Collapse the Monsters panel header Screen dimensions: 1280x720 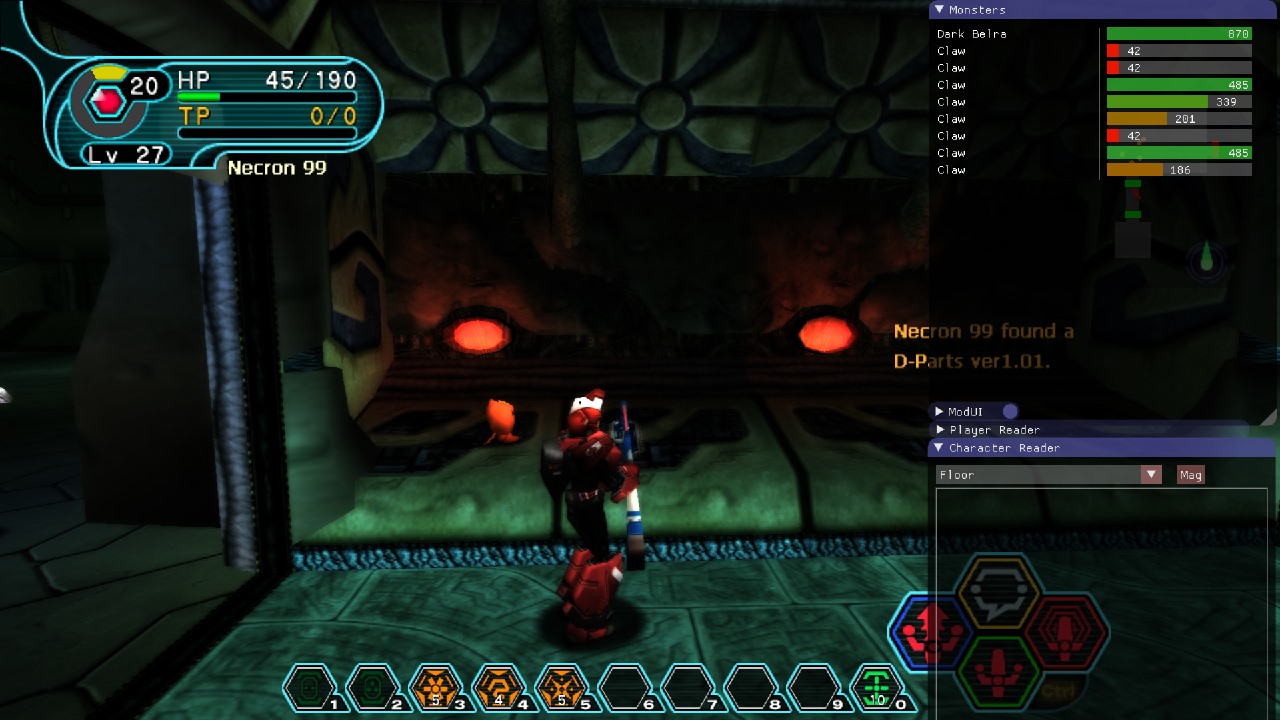939,10
